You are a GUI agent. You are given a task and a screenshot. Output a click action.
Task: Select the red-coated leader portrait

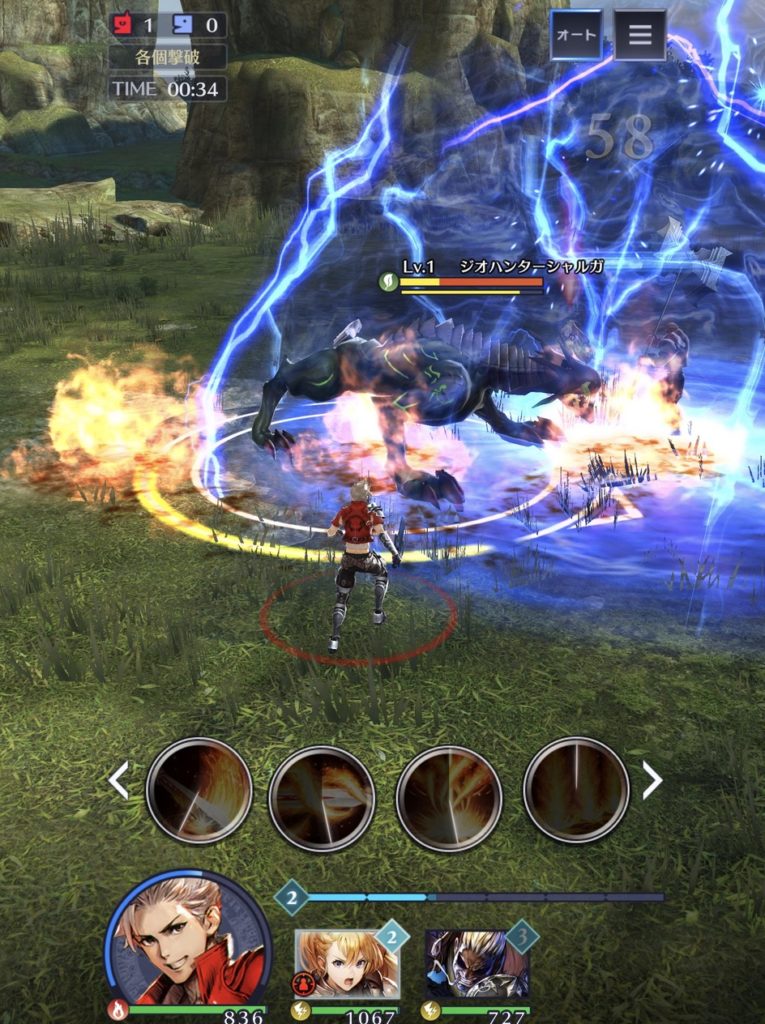[x=187, y=940]
